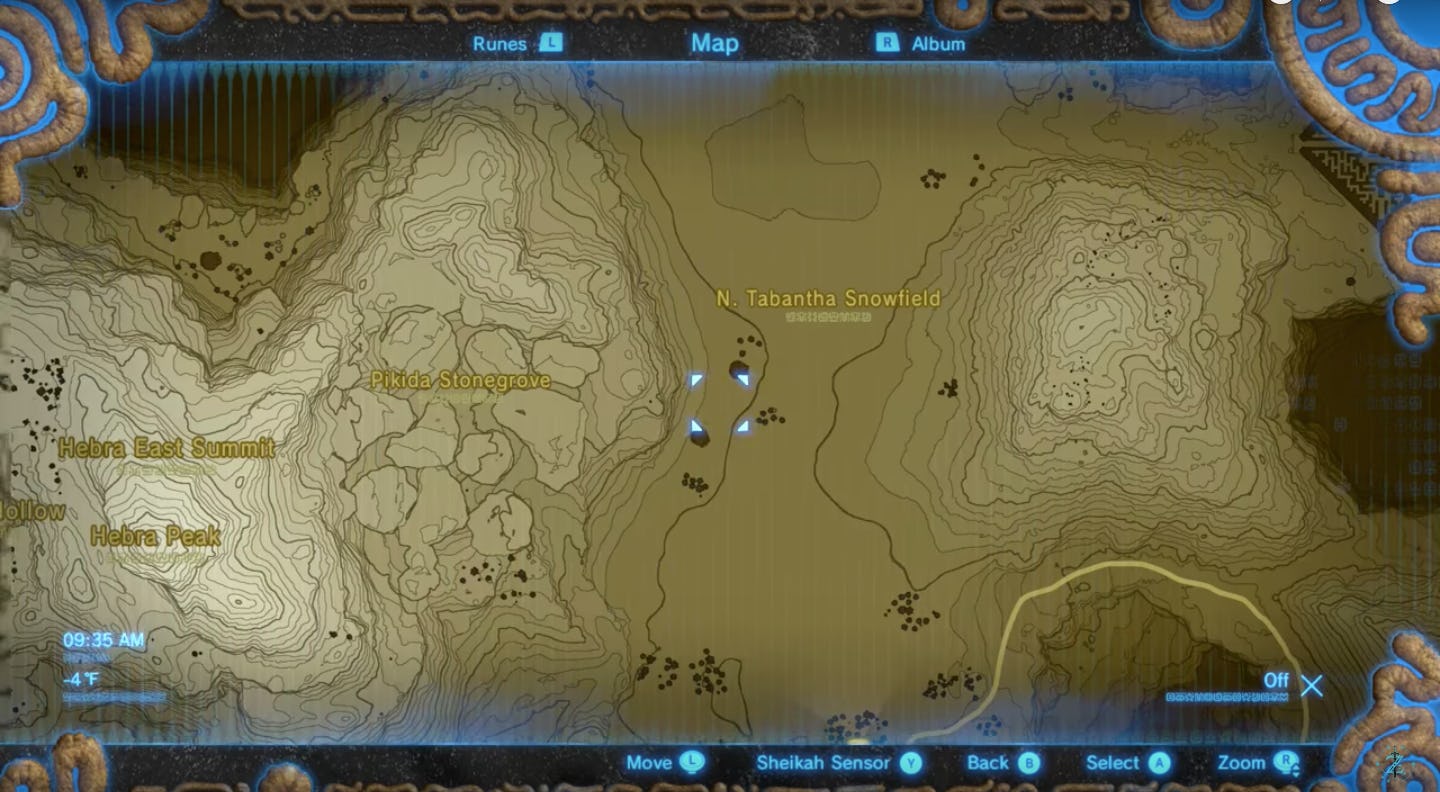Click the Hebra East Summit label
Image resolution: width=1440 pixels, height=792 pixels.
pos(165,449)
